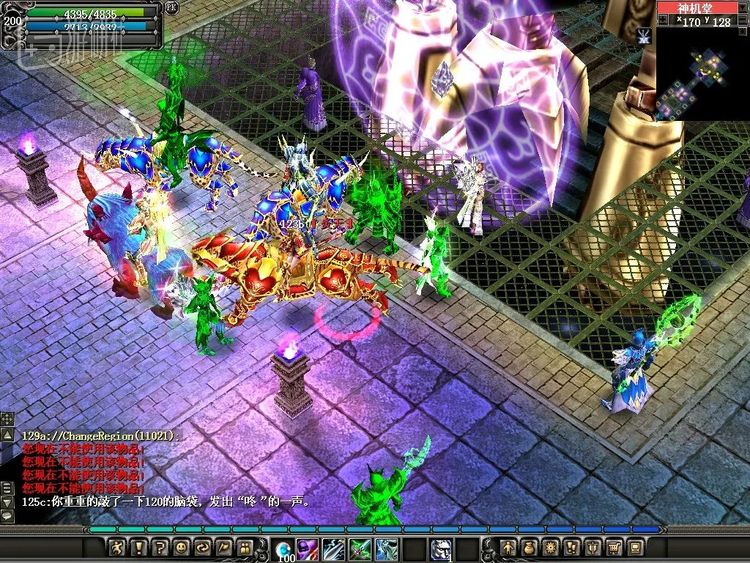Open the two-person team button
Image resolution: width=750 pixels, height=563 pixels.
(246, 548)
